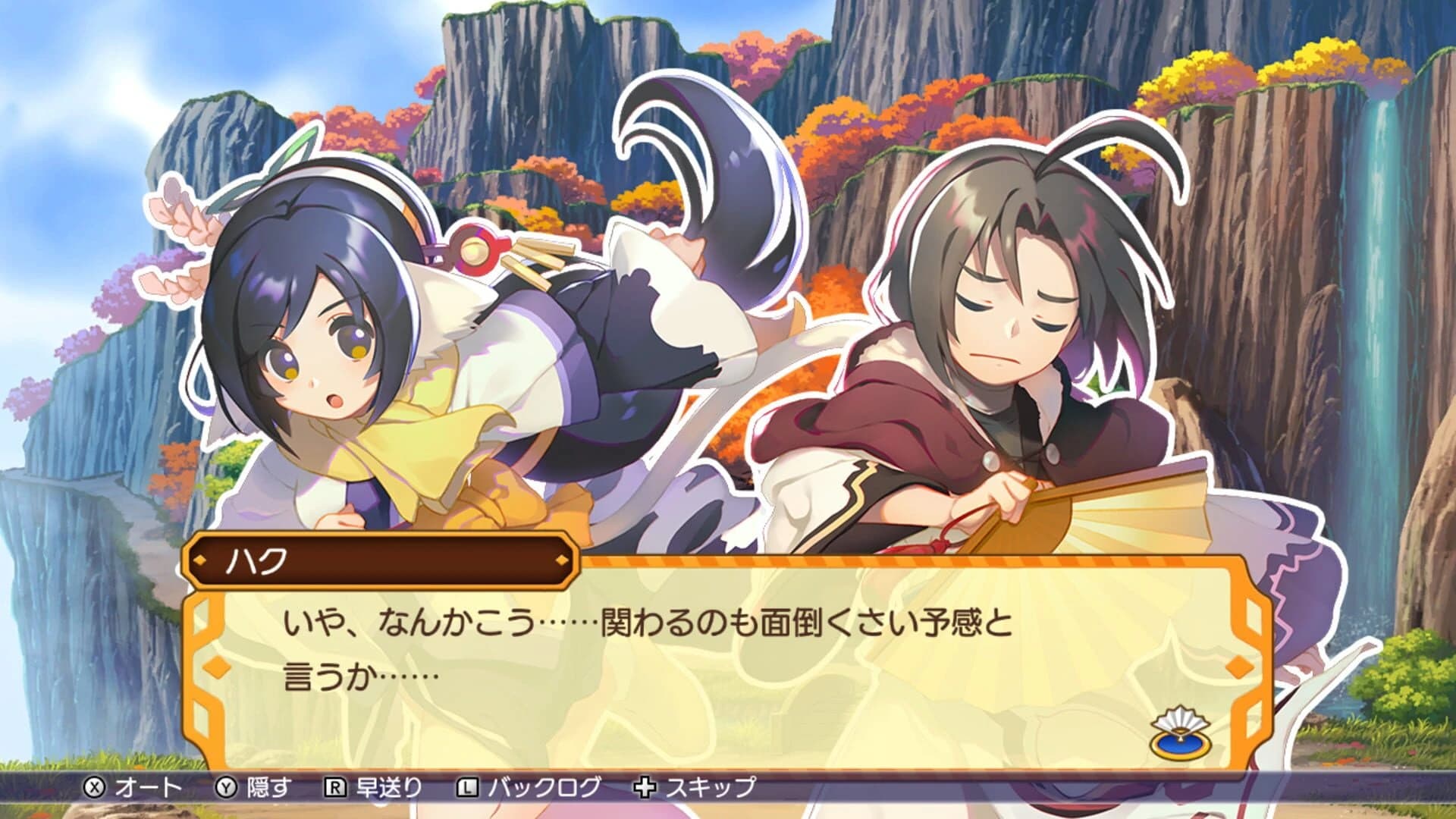Select the スキップ option

[708, 787]
